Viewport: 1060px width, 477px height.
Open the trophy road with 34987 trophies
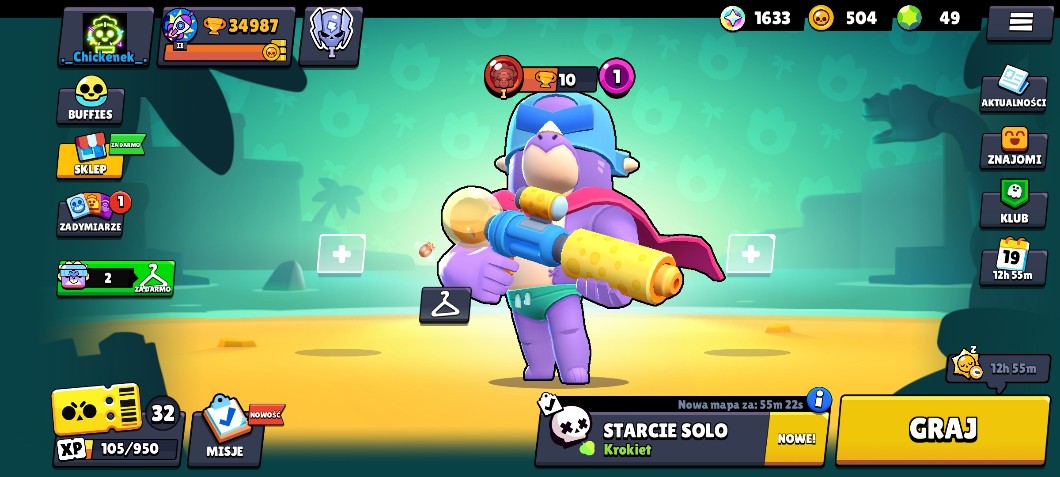227,36
